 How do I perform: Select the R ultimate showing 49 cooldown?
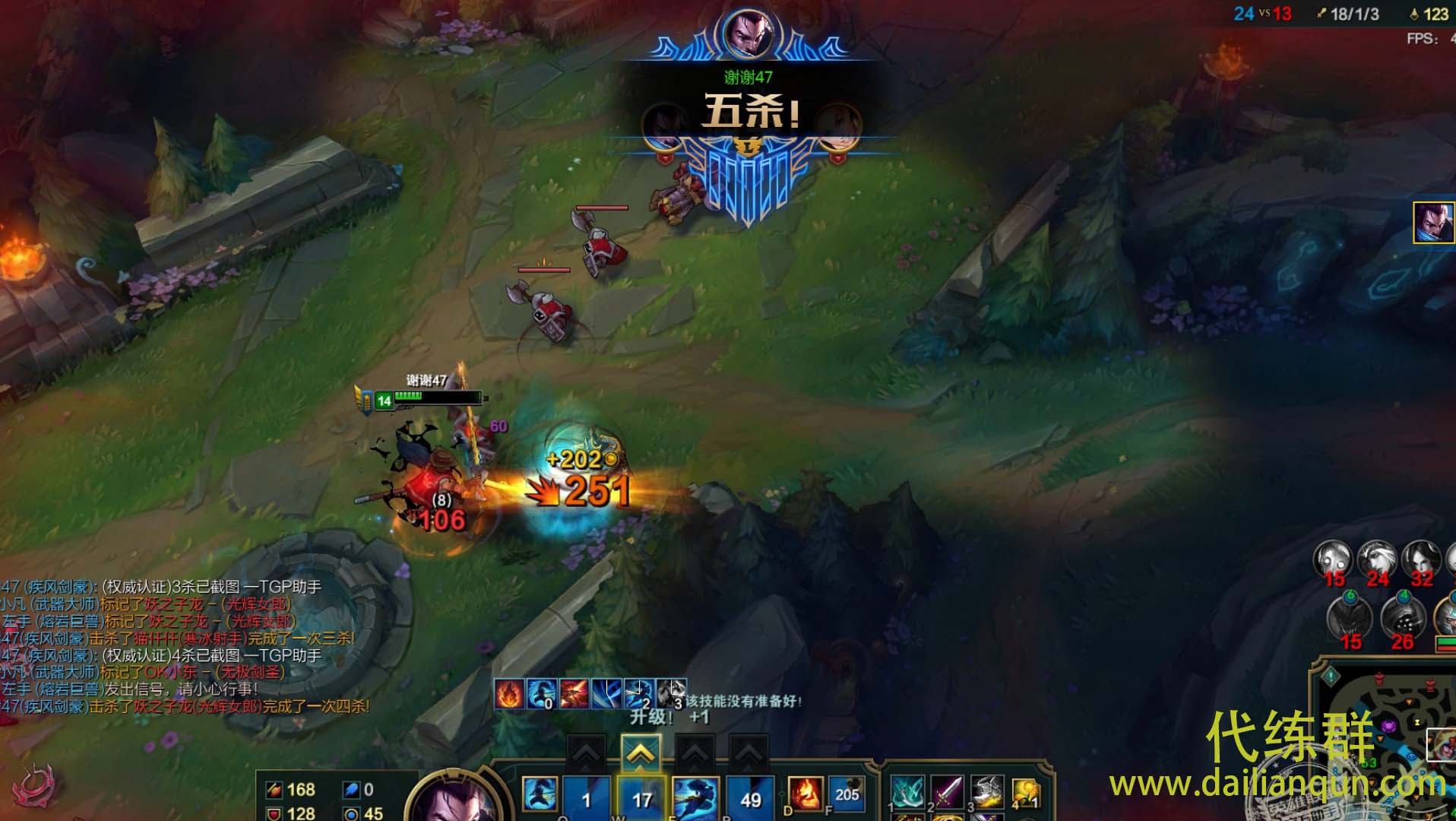click(750, 798)
